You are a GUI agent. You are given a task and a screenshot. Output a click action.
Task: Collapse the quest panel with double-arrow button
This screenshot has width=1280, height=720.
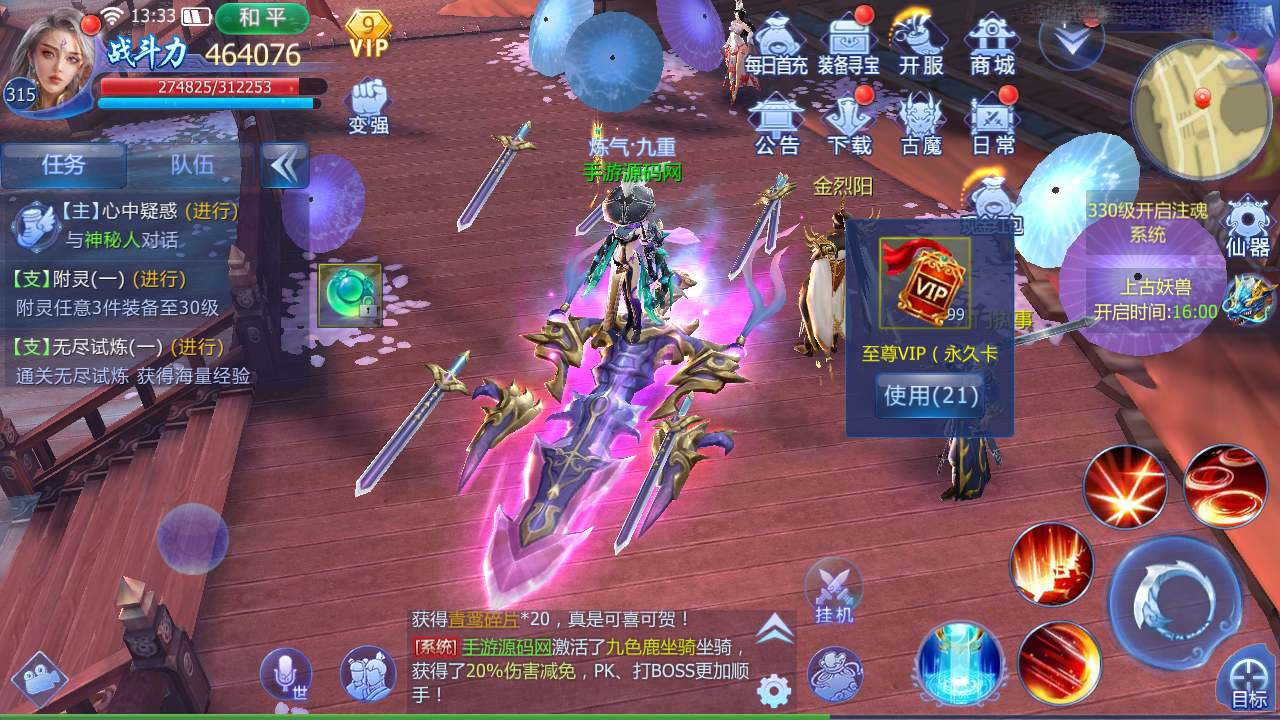[x=284, y=165]
